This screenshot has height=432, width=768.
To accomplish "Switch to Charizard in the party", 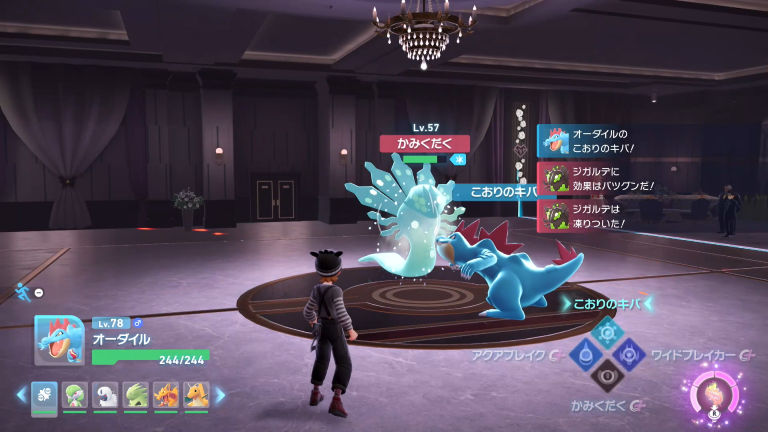I will coord(166,395).
